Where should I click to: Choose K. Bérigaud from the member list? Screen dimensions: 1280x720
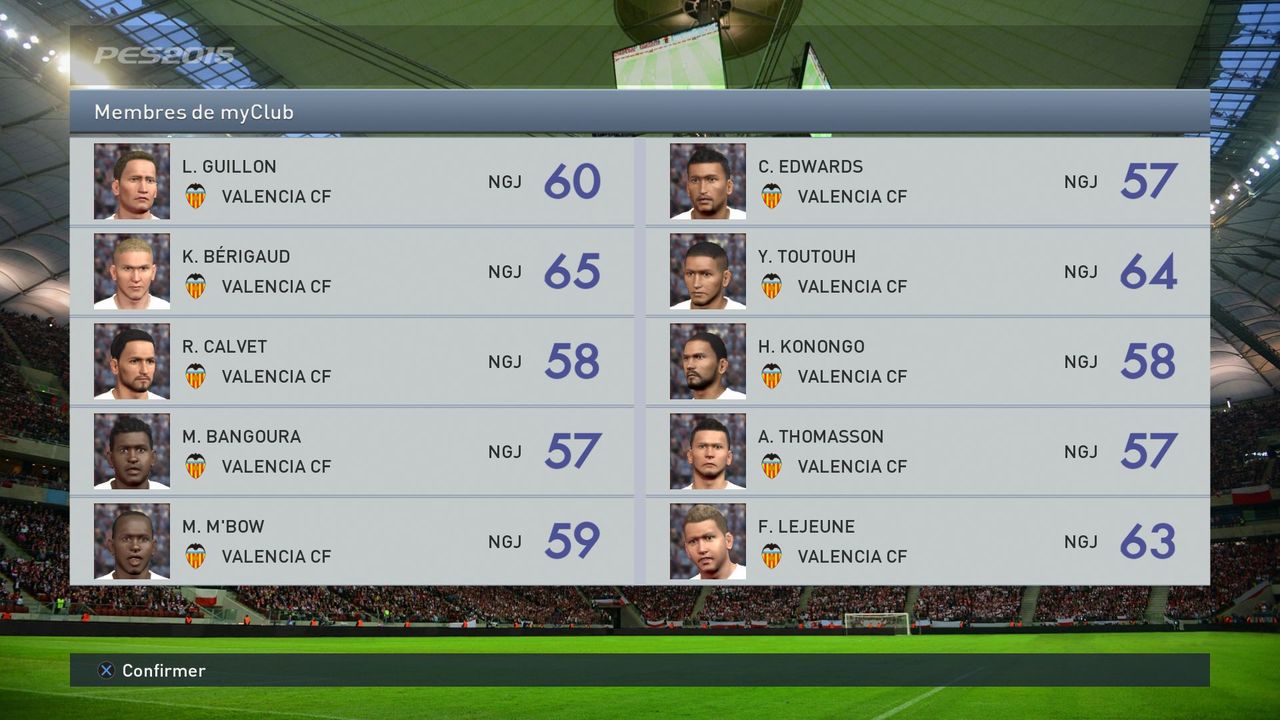tap(351, 271)
